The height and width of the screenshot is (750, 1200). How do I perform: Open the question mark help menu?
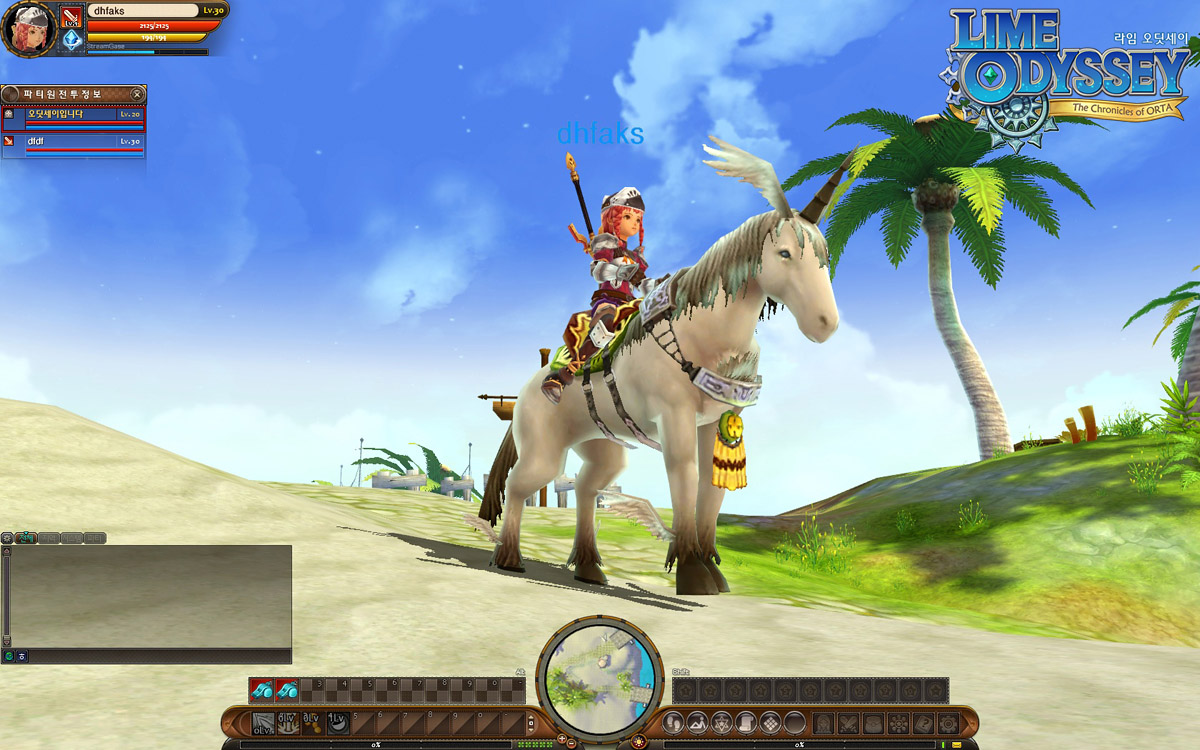tap(922, 722)
